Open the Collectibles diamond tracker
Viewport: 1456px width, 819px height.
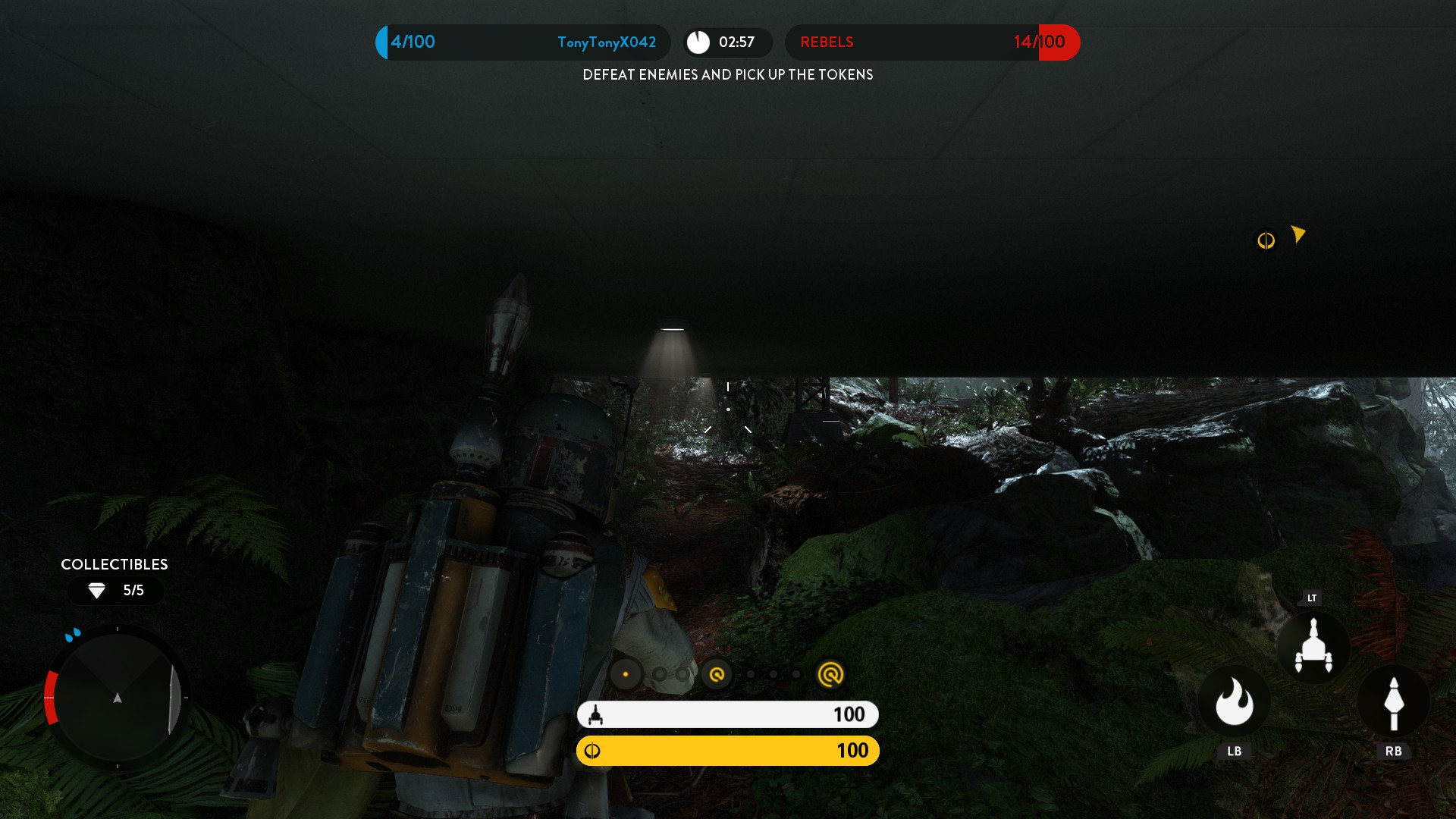tap(115, 590)
